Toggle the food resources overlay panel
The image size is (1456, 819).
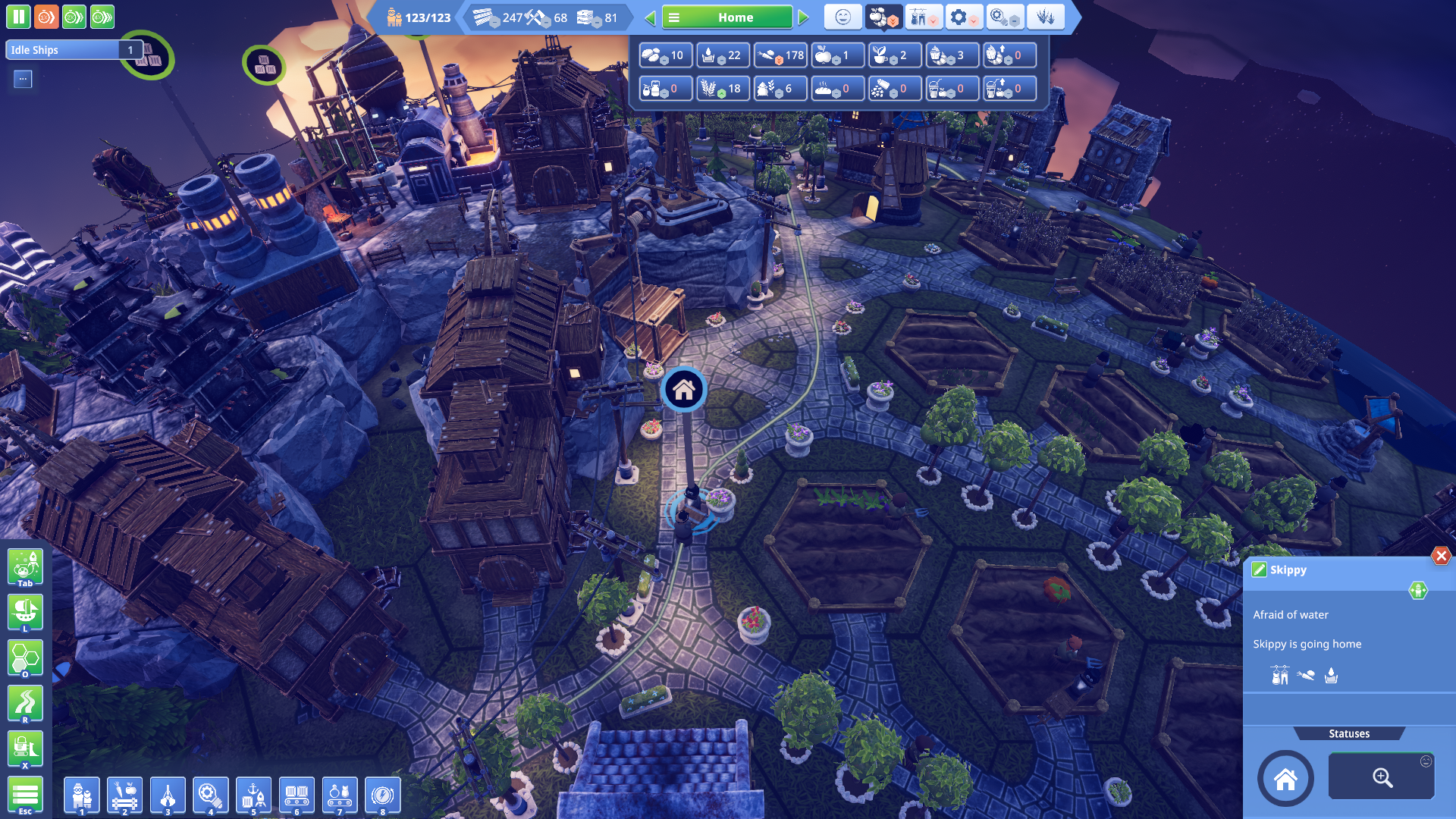[883, 17]
